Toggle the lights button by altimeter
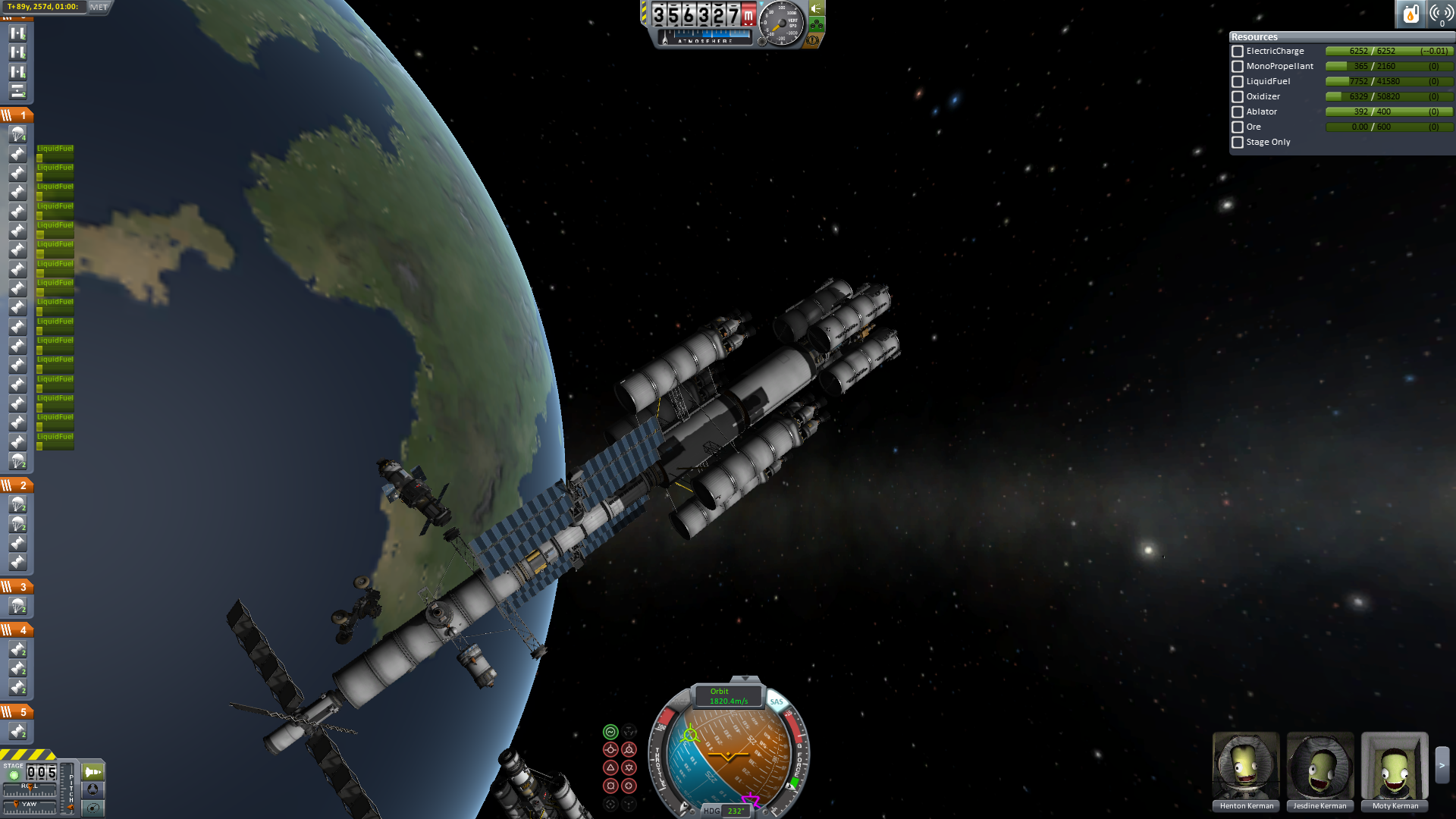Screen dimensions: 1456x819 click(817, 8)
